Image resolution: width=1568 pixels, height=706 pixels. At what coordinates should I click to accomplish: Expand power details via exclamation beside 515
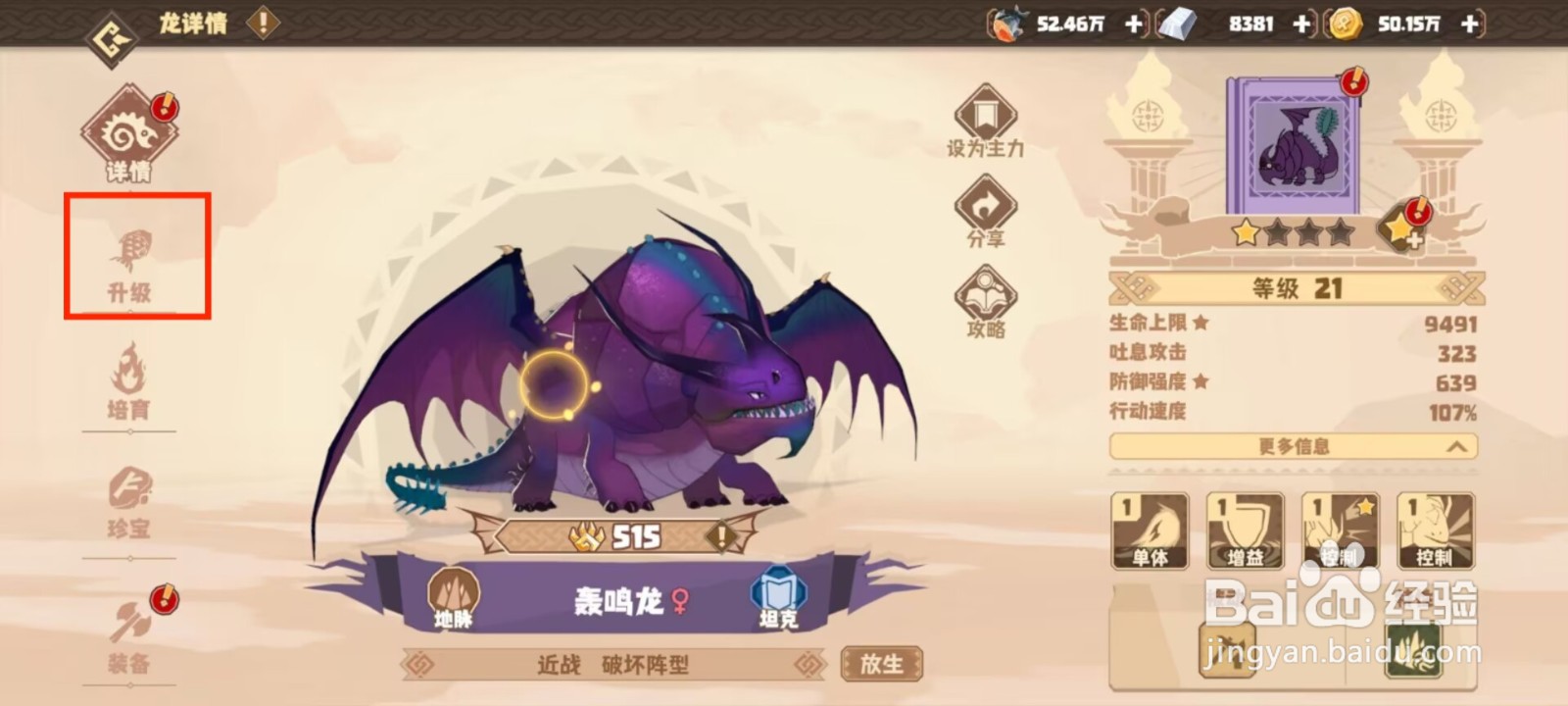[x=721, y=535]
